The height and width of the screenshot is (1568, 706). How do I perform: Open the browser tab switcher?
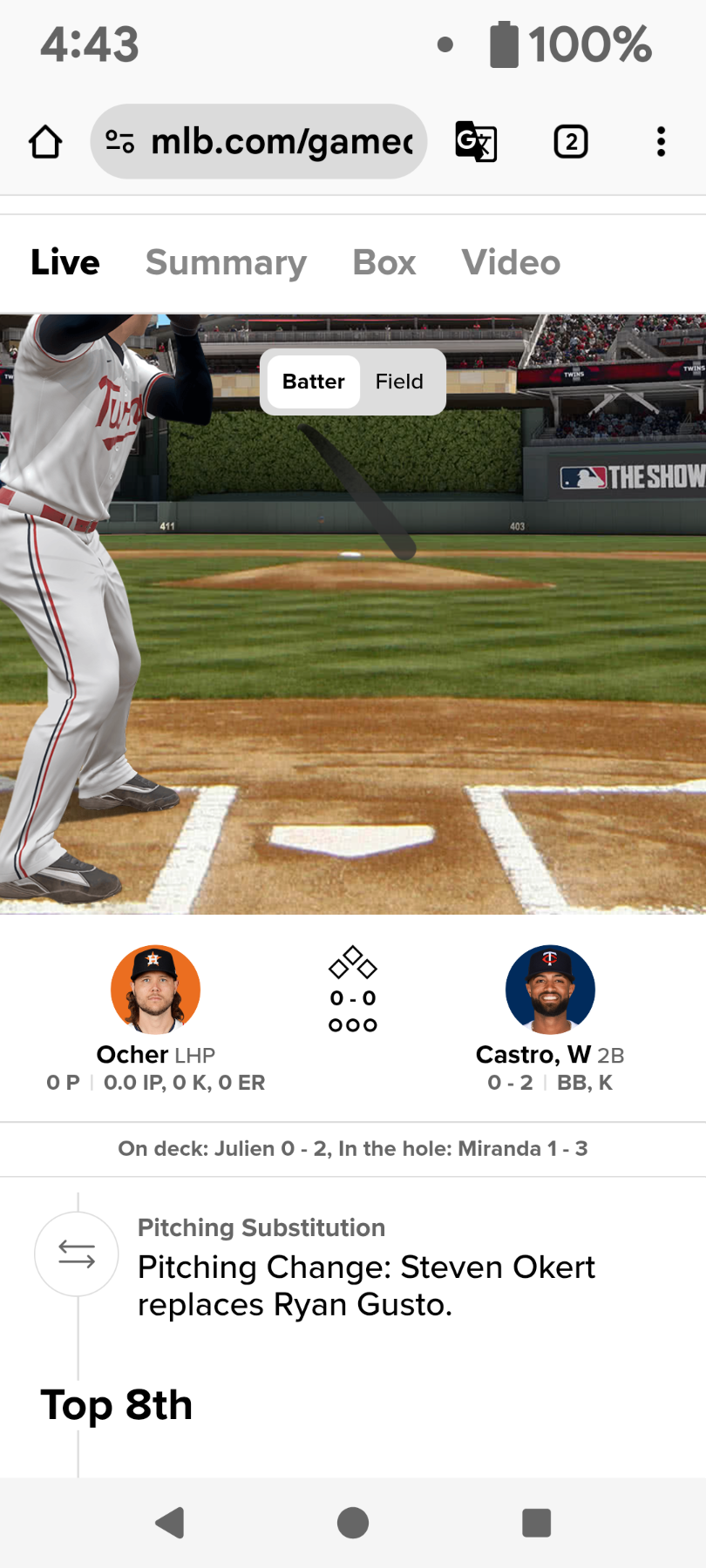click(571, 141)
